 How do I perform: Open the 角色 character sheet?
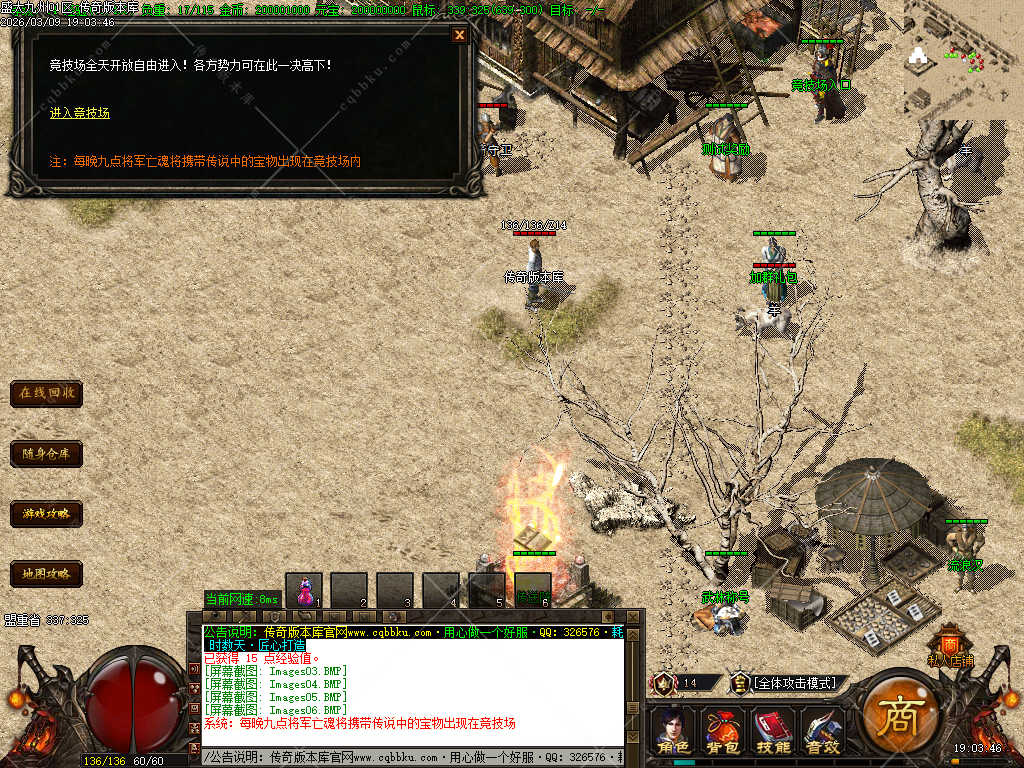click(x=672, y=731)
